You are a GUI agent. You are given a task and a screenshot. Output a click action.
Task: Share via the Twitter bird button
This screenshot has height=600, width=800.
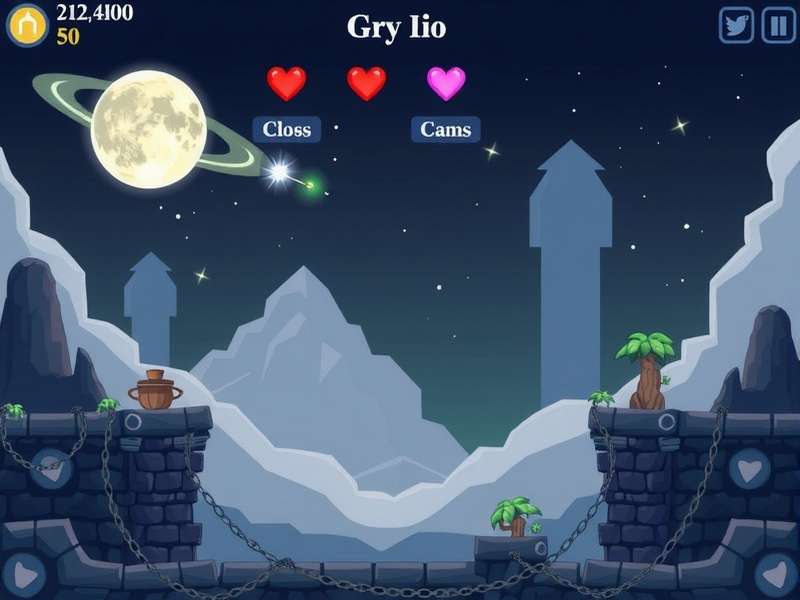click(x=737, y=25)
